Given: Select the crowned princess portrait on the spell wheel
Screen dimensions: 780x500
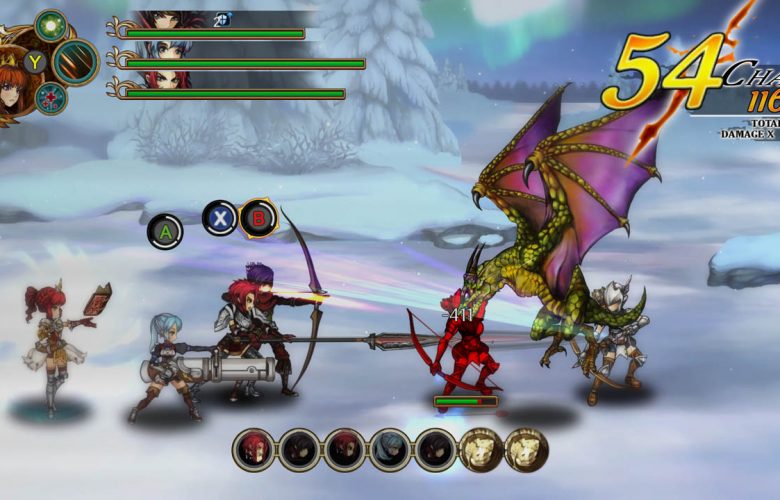Looking at the screenshot, I should 9,85.
